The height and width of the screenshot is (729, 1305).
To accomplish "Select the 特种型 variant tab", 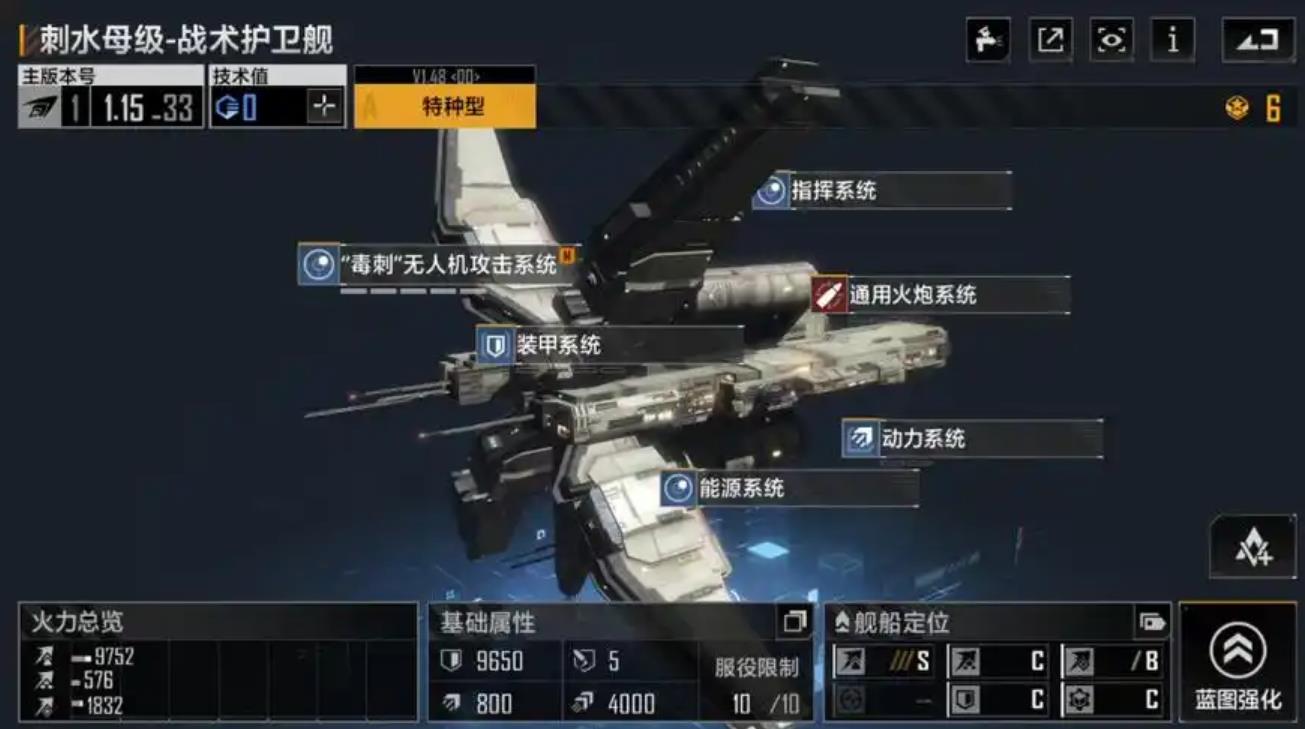I will [445, 107].
